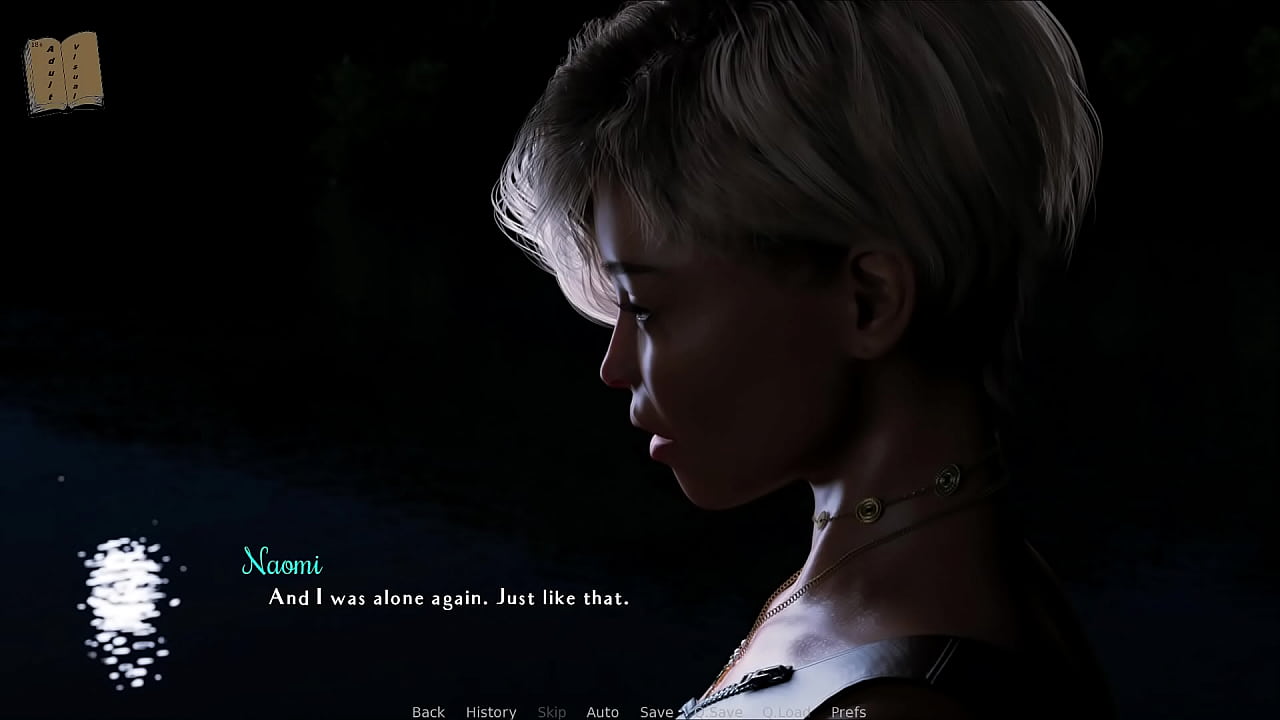Open the Save menu
This screenshot has width=1280, height=720.
coord(656,712)
